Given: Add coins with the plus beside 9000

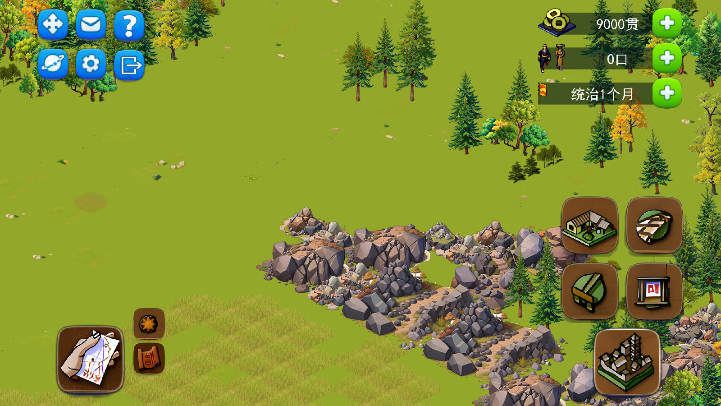Looking at the screenshot, I should [x=667, y=24].
